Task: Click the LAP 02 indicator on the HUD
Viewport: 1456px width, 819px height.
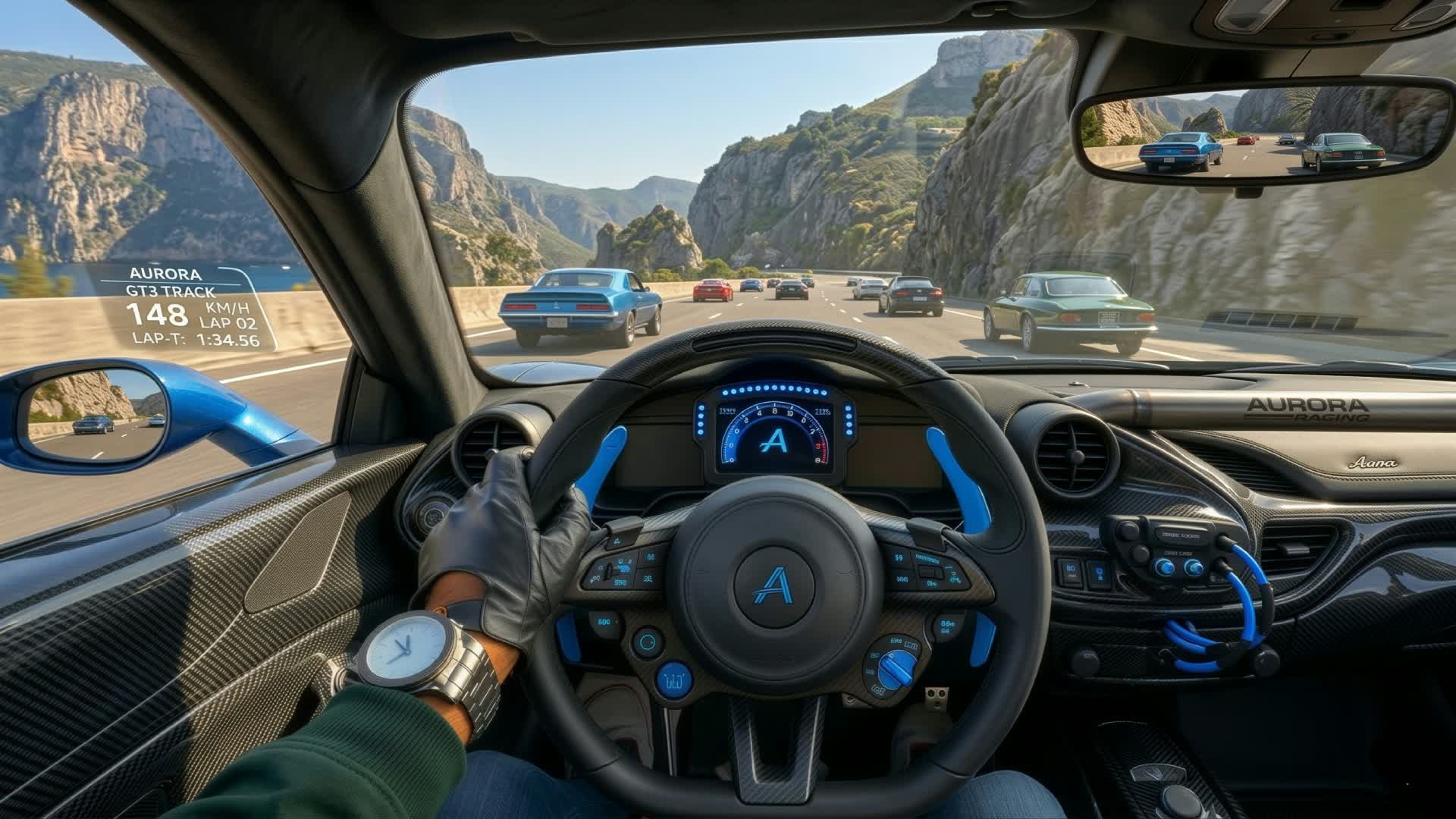Action: tap(227, 321)
